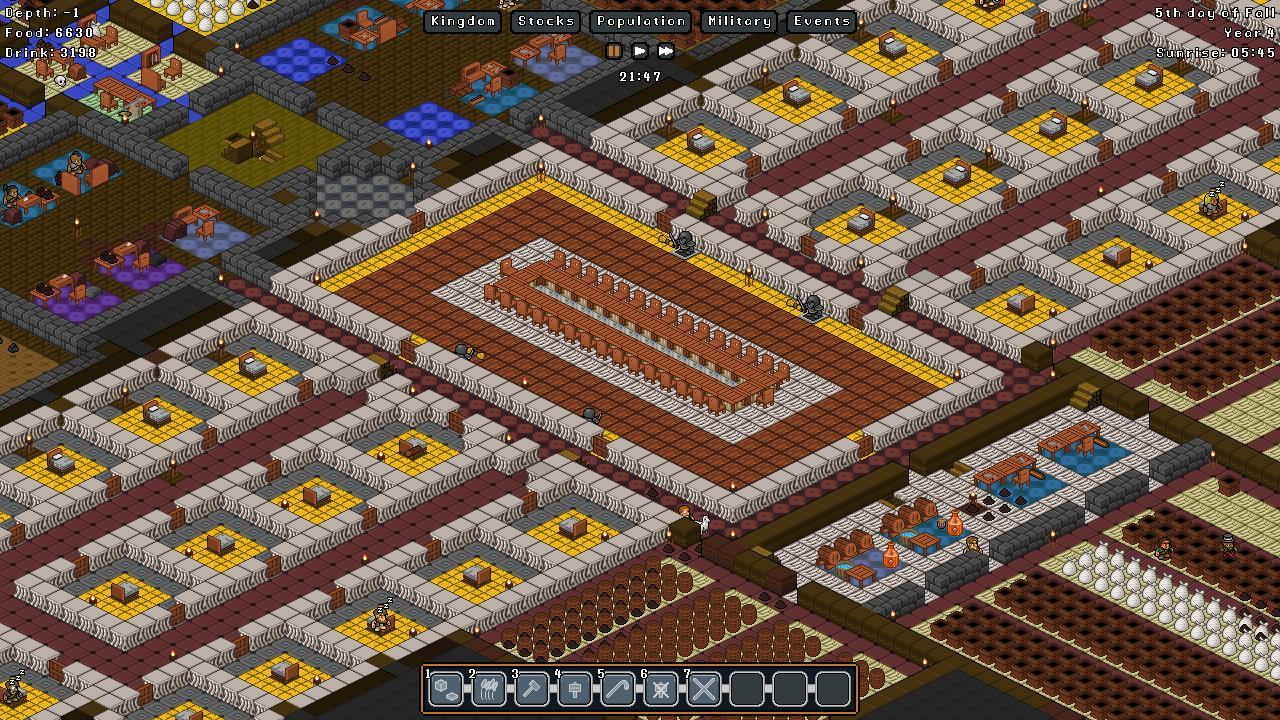Open the Stocks menu

point(546,21)
